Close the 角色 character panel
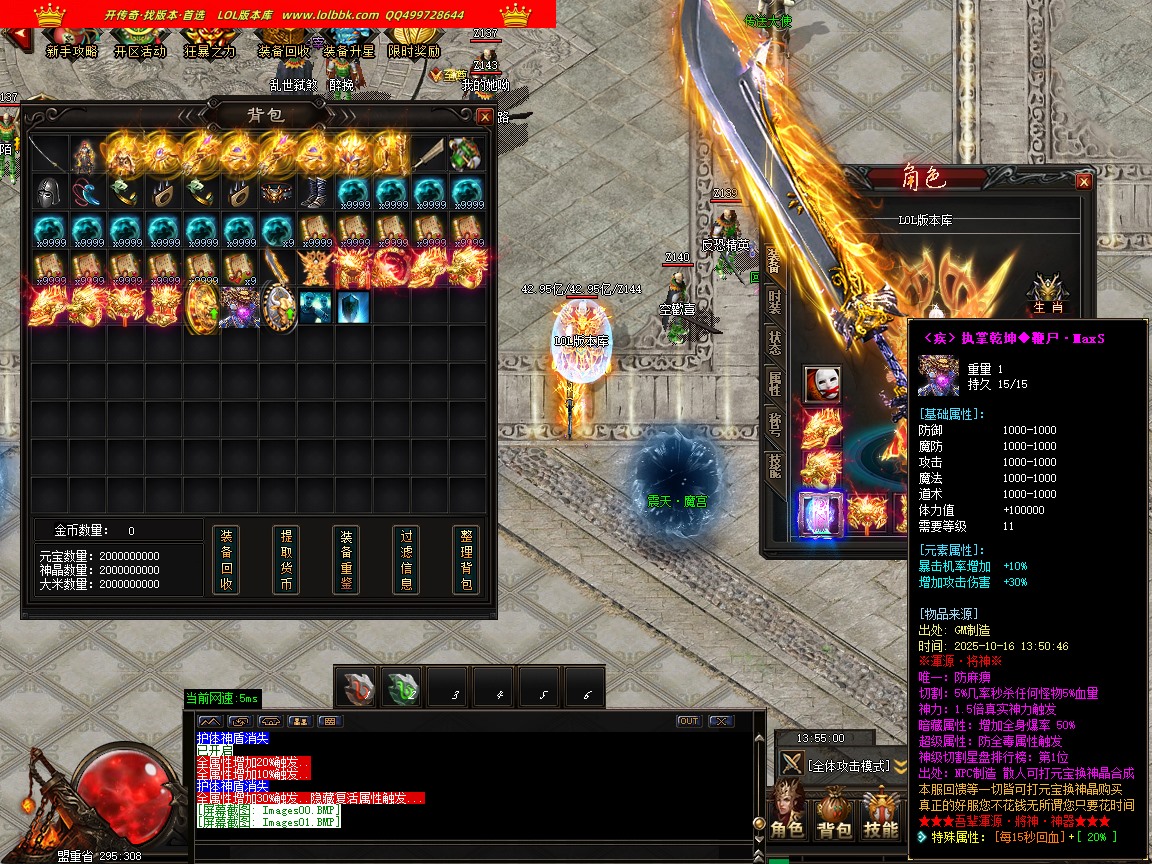The height and width of the screenshot is (864, 1152). pos(1083,182)
